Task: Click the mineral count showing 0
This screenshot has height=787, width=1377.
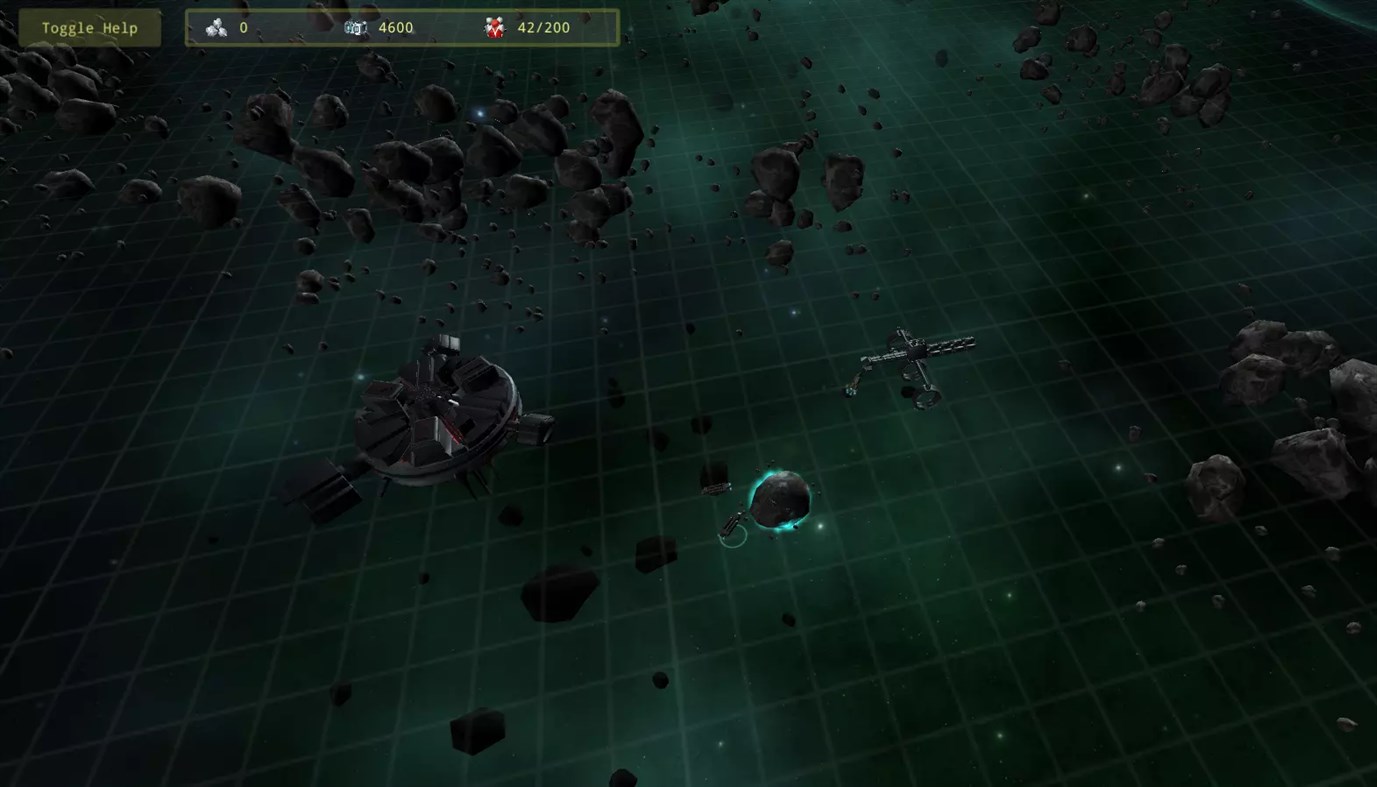Action: pyautogui.click(x=243, y=27)
